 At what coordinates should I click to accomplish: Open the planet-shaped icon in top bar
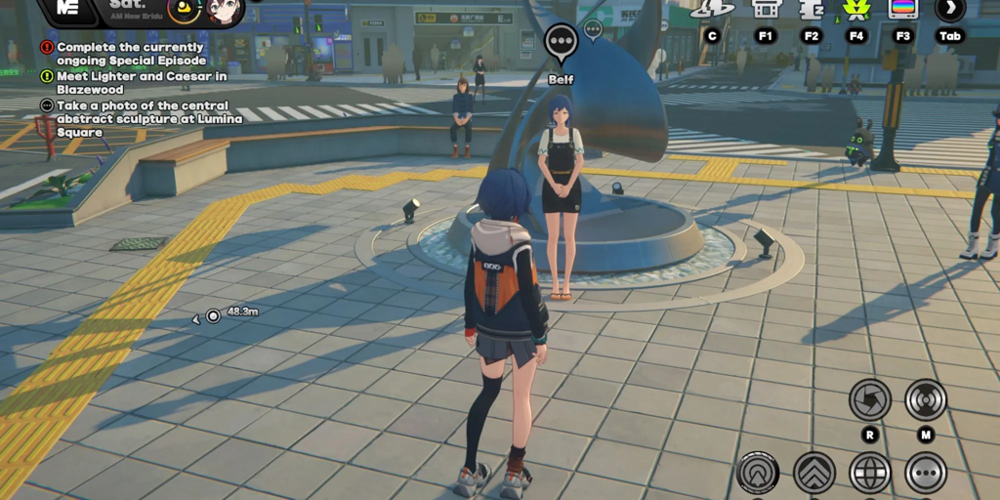(x=712, y=9)
